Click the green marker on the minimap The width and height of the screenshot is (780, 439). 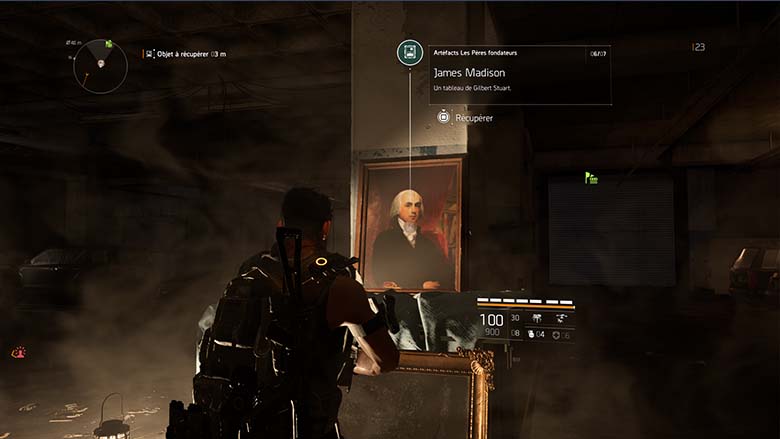(108, 44)
